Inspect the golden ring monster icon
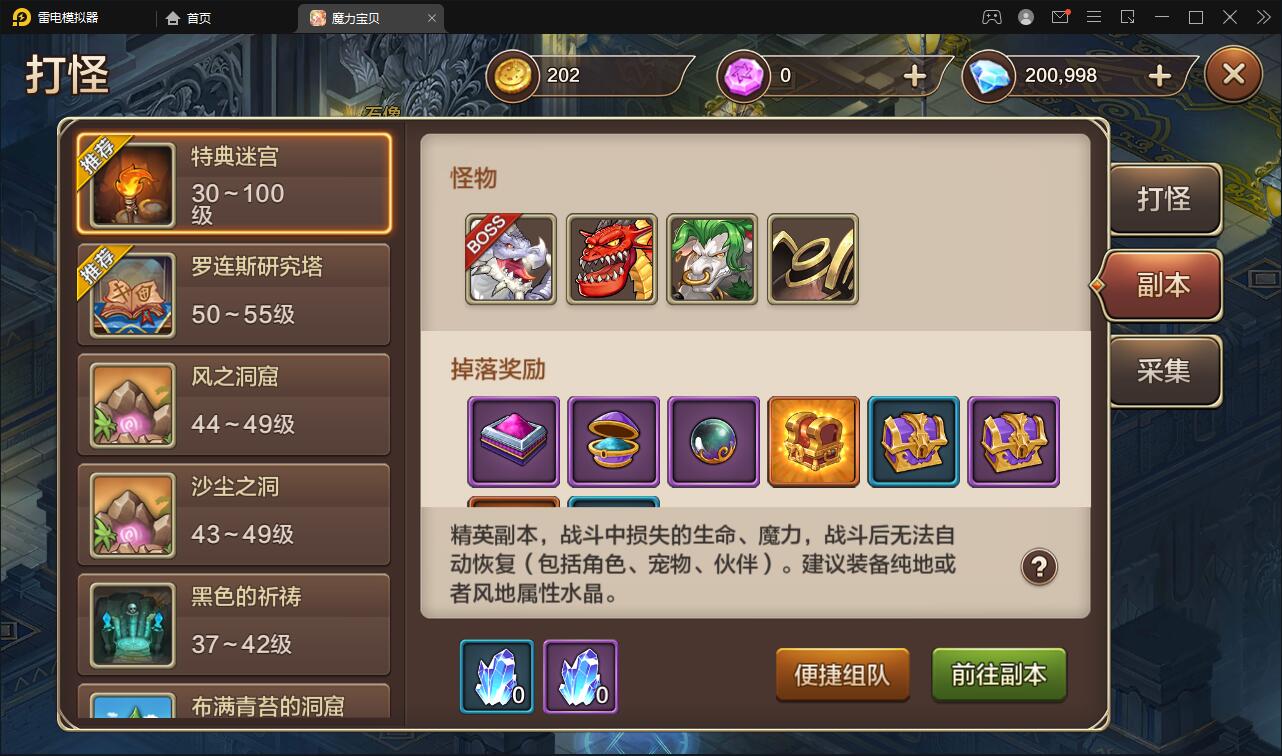Image resolution: width=1282 pixels, height=756 pixels. [812, 260]
